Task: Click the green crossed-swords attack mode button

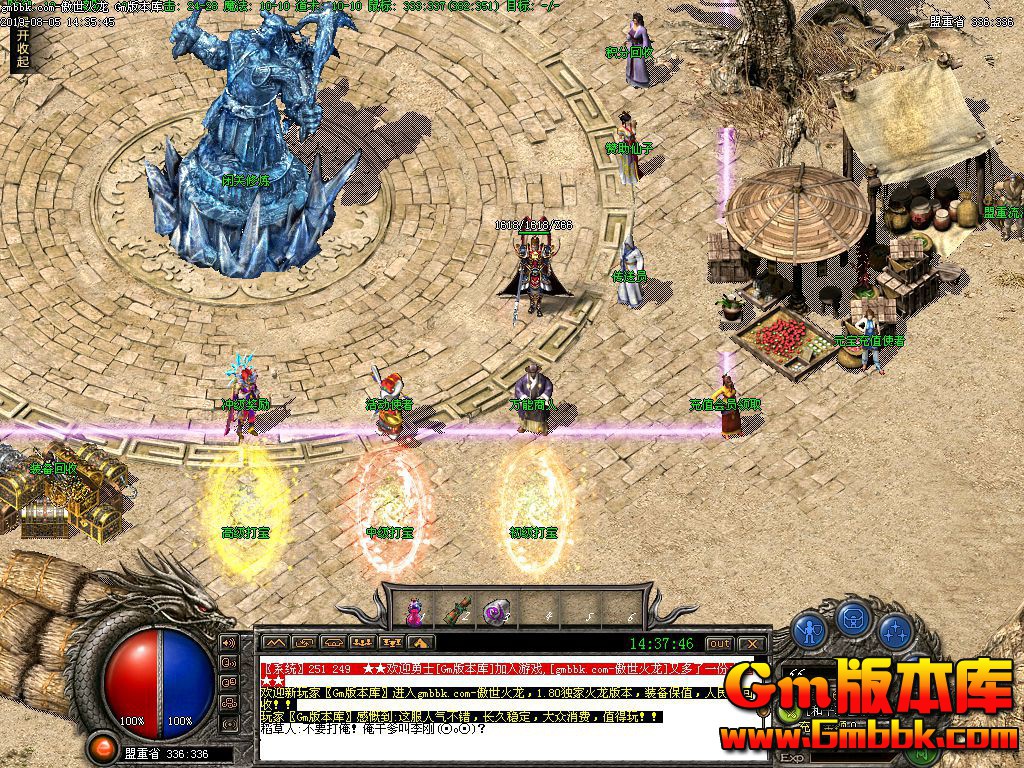Action: click(792, 713)
